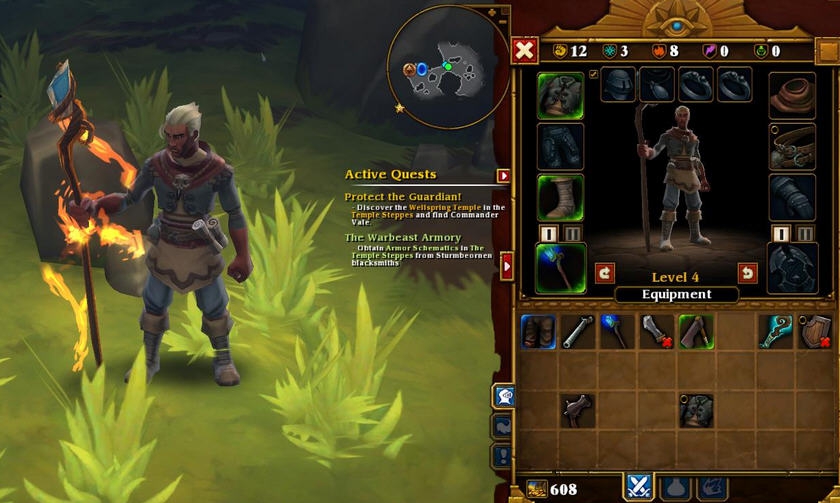
Task: Pick the blue-bordered boots in inventory
Action: tap(538, 332)
